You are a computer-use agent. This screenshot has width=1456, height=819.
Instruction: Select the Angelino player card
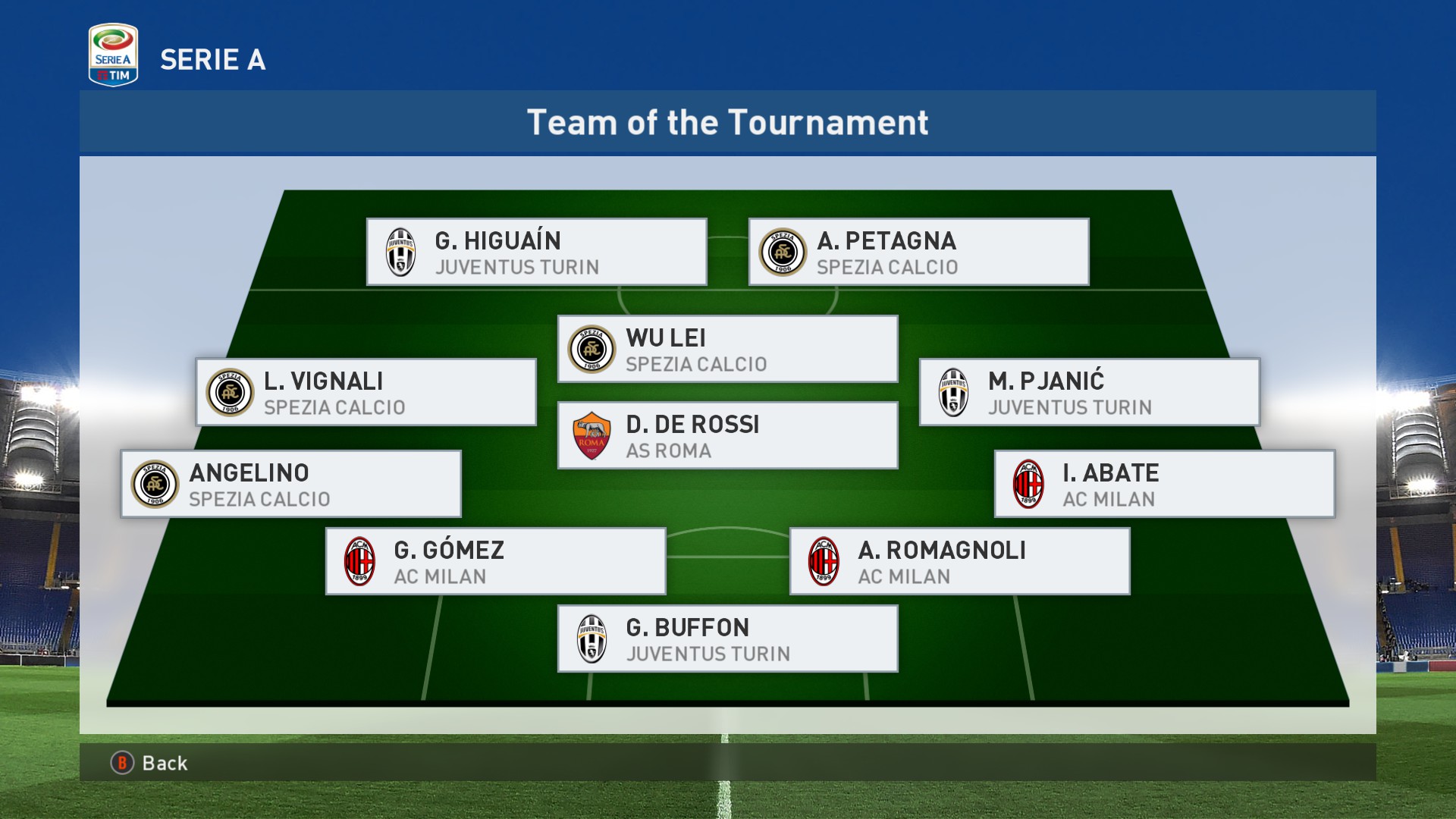(x=290, y=485)
